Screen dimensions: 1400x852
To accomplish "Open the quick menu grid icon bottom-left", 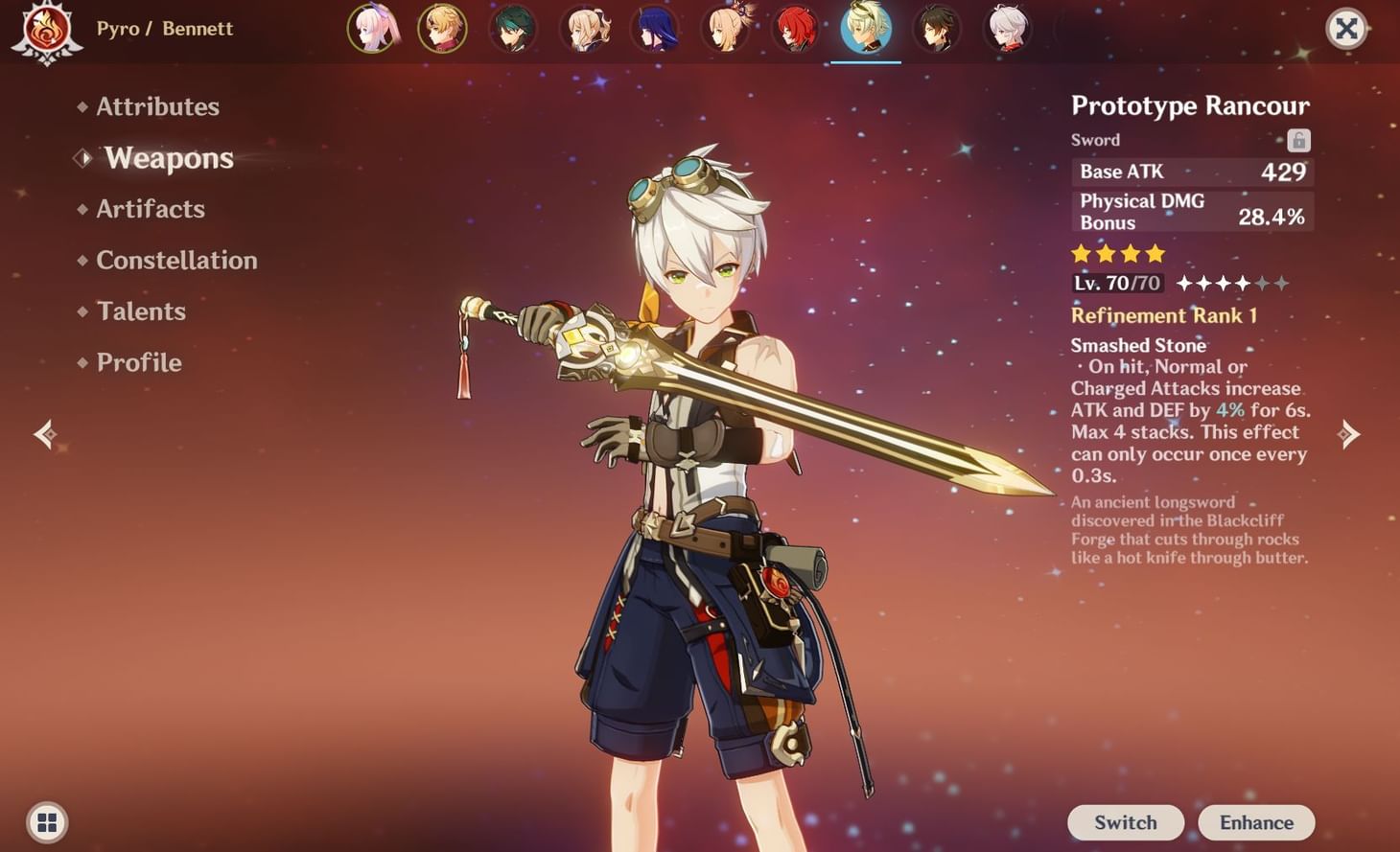I will coord(45,822).
